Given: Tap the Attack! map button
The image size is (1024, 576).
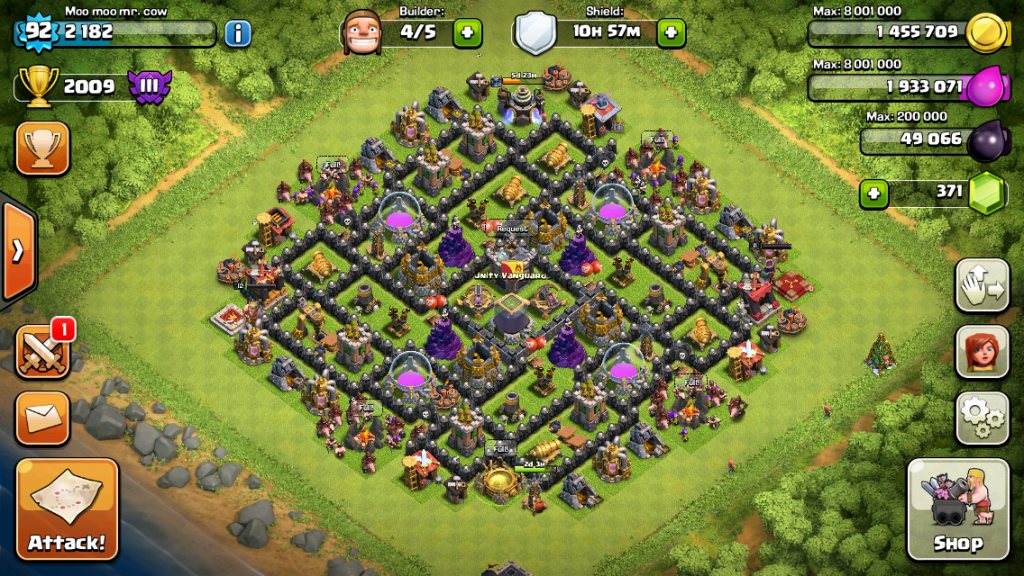Looking at the screenshot, I should point(66,510).
